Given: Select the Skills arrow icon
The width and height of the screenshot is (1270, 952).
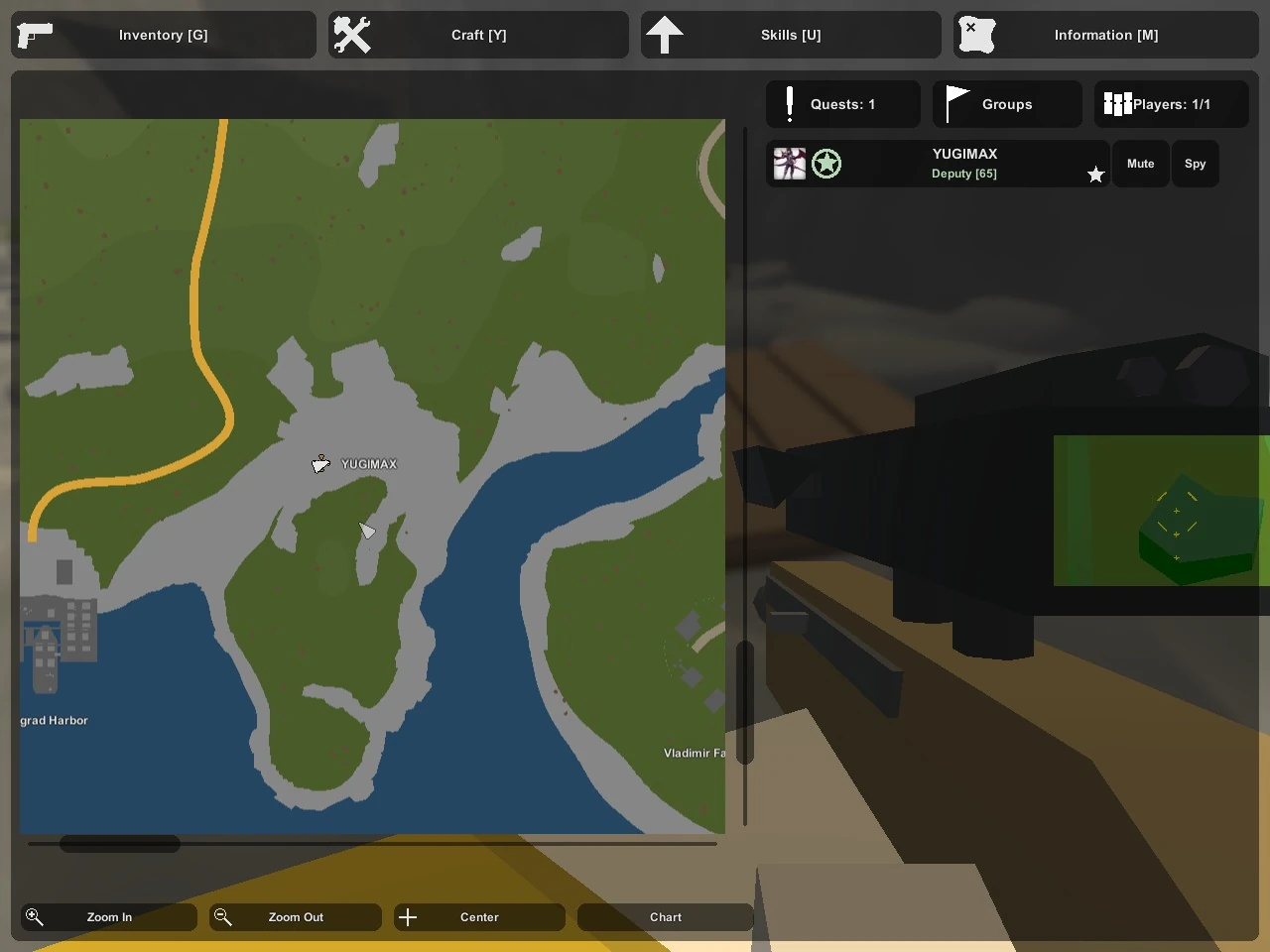Looking at the screenshot, I should tap(666, 34).
